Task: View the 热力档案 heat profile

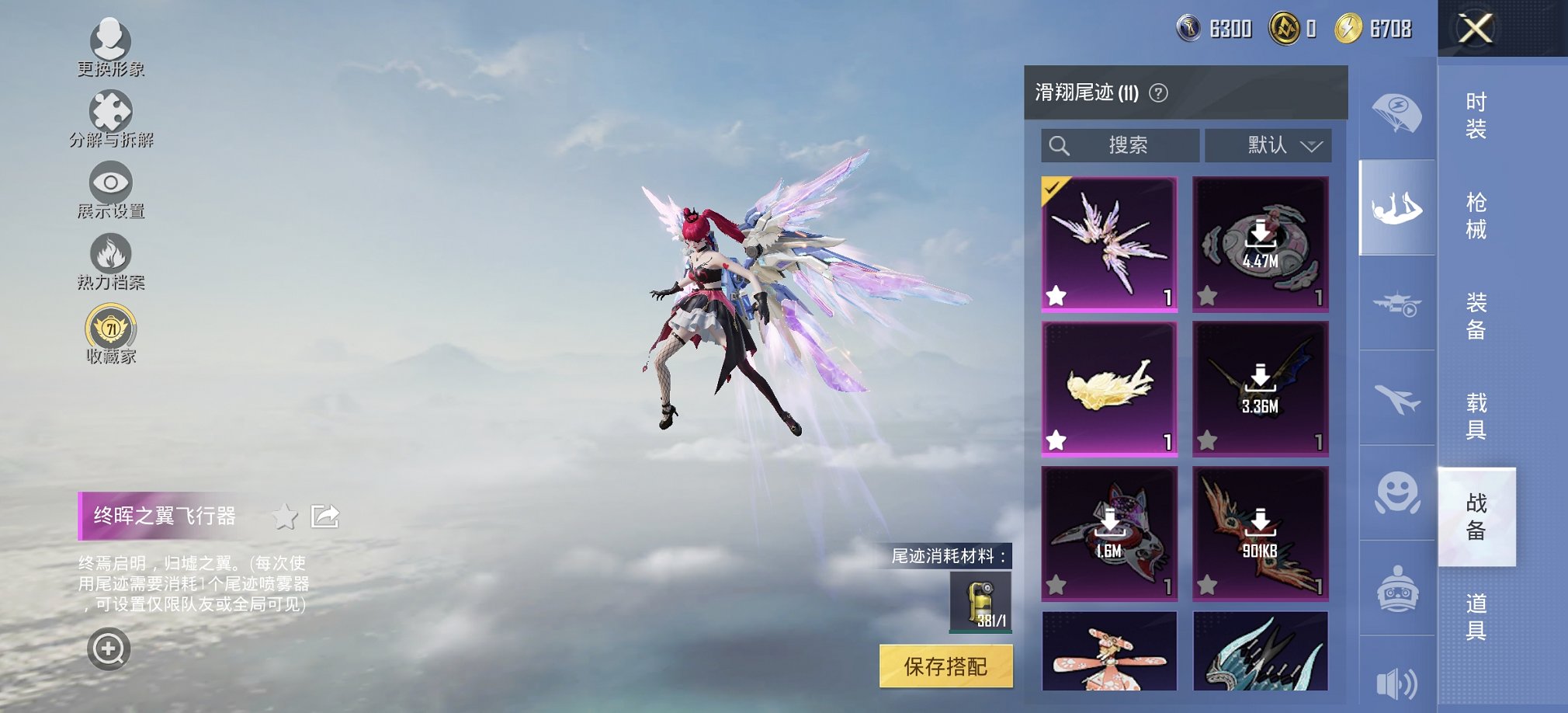Action: [x=110, y=256]
